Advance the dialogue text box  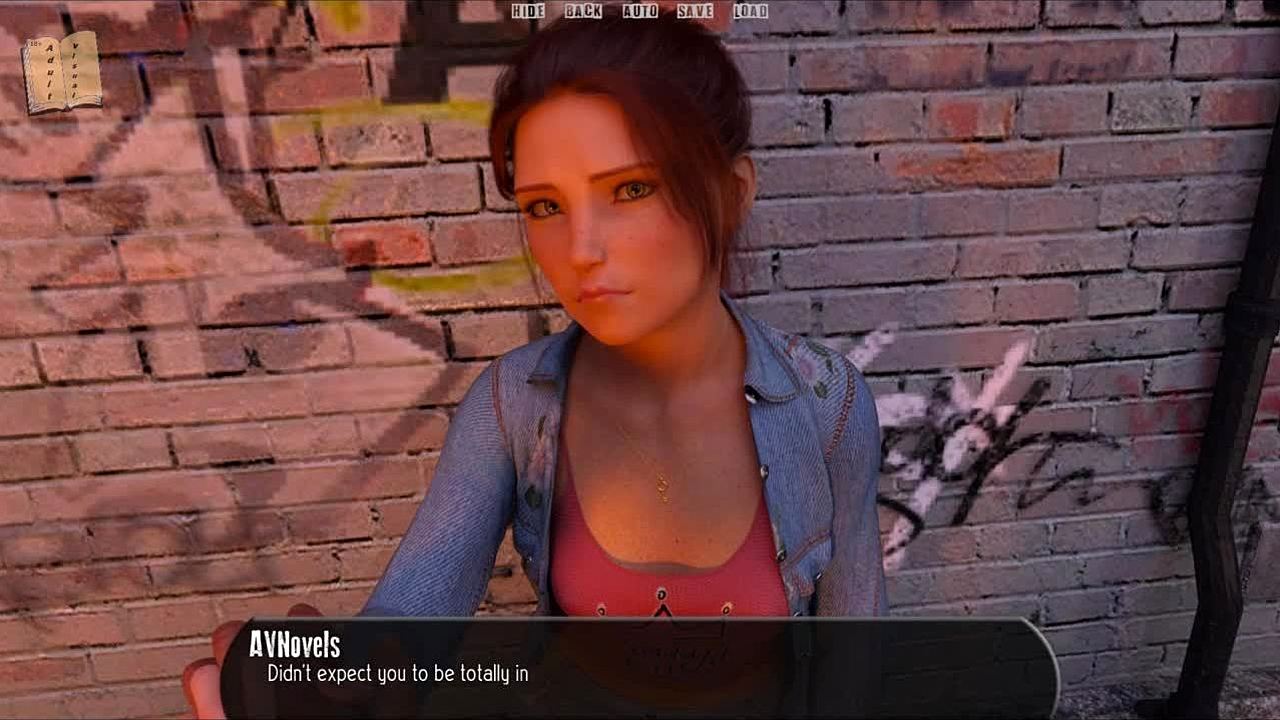coord(638,667)
